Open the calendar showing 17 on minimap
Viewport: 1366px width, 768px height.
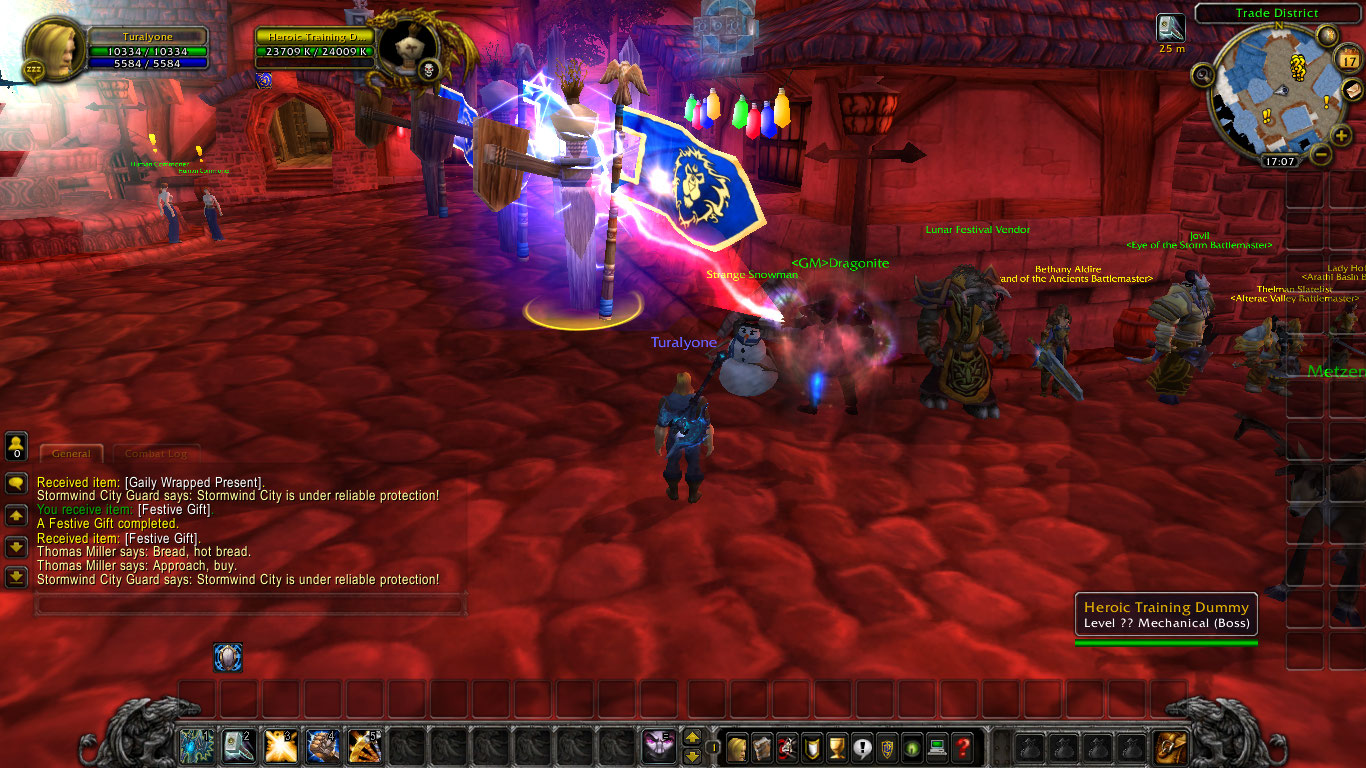(1347, 60)
